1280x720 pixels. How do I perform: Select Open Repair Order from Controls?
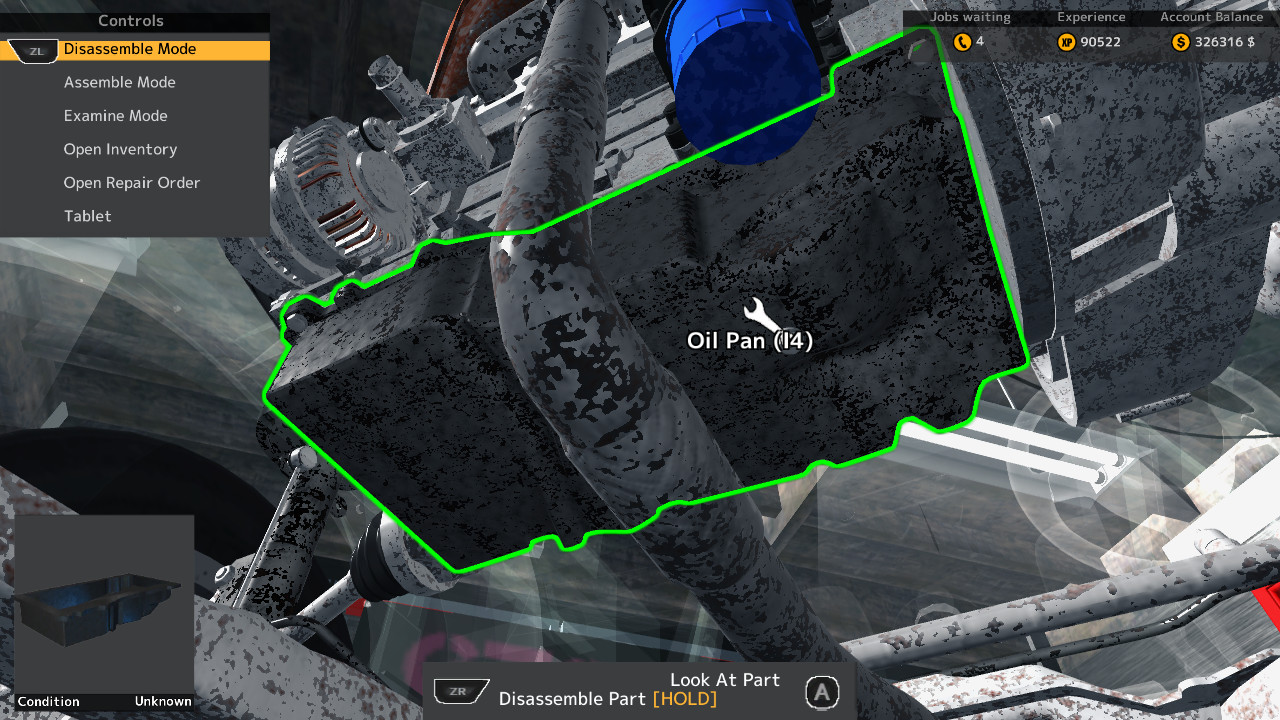[x=131, y=182]
